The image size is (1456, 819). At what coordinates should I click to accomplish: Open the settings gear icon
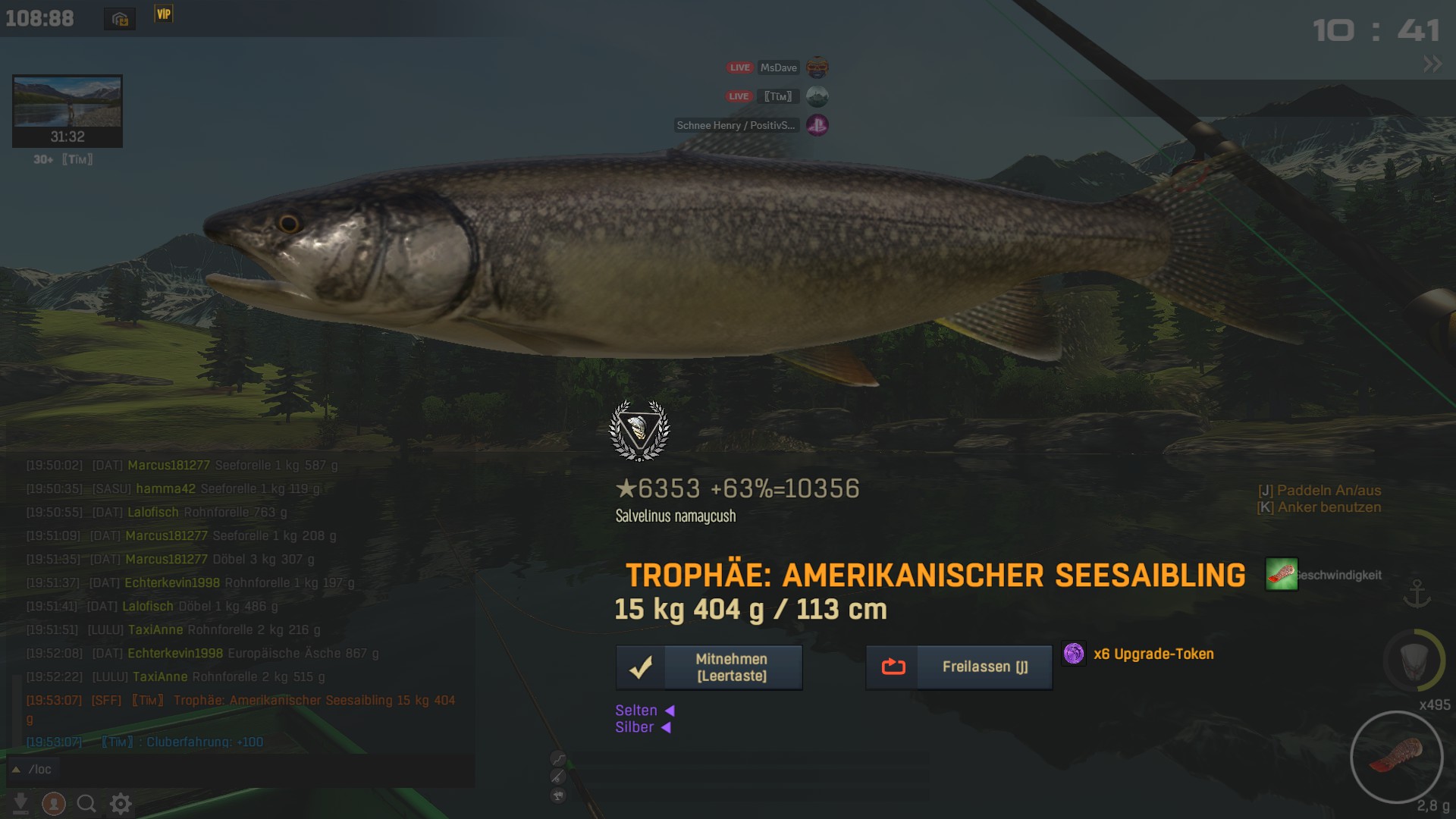[x=121, y=803]
